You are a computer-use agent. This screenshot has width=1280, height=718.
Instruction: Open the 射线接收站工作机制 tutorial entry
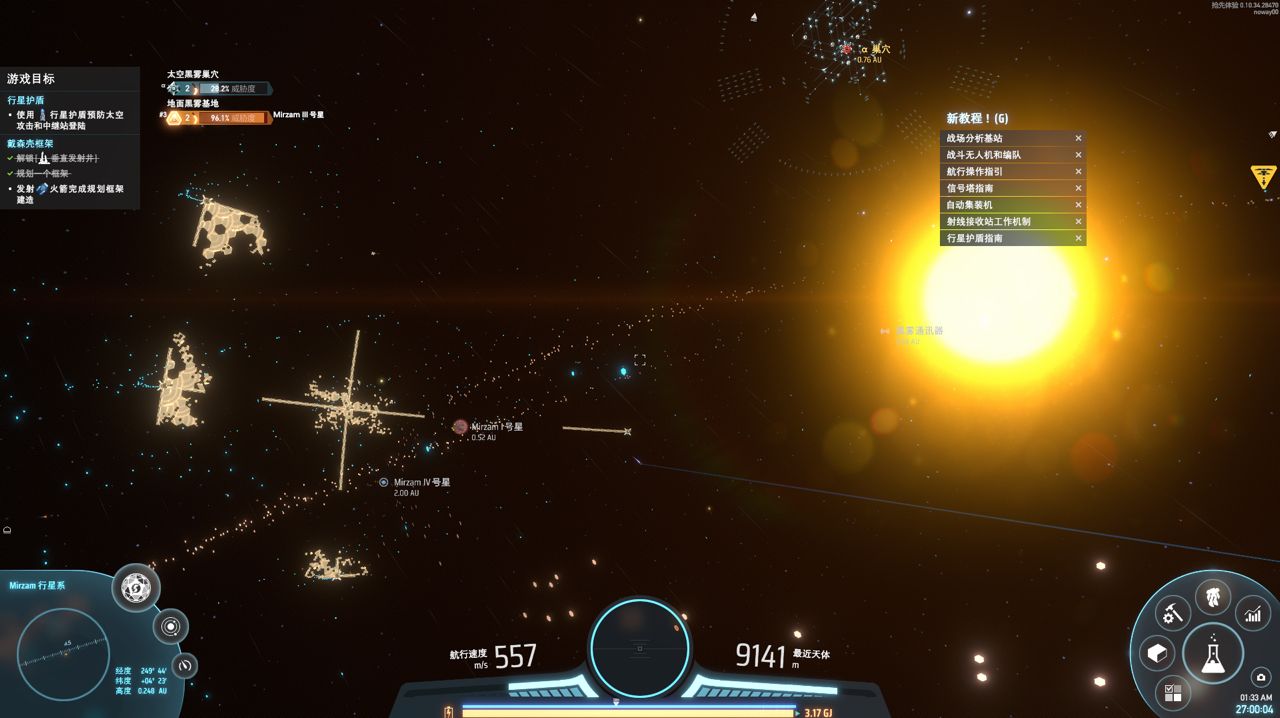pyautogui.click(x=1005, y=222)
